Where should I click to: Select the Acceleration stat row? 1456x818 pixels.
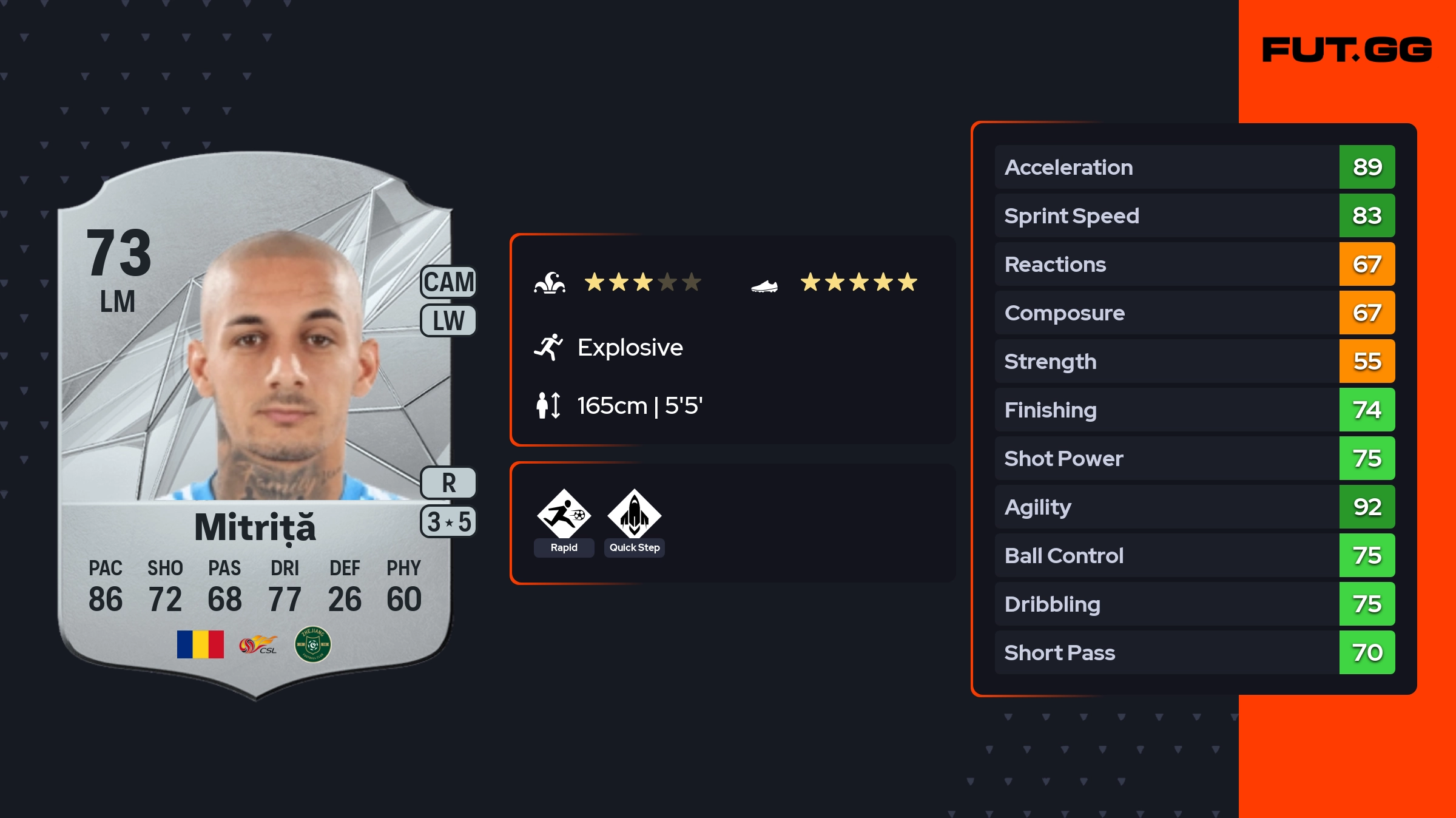[x=1194, y=167]
